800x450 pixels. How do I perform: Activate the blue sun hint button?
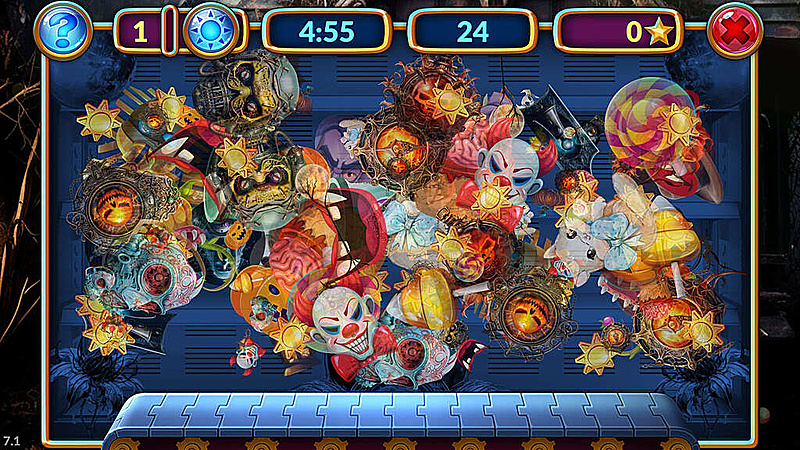(x=213, y=31)
